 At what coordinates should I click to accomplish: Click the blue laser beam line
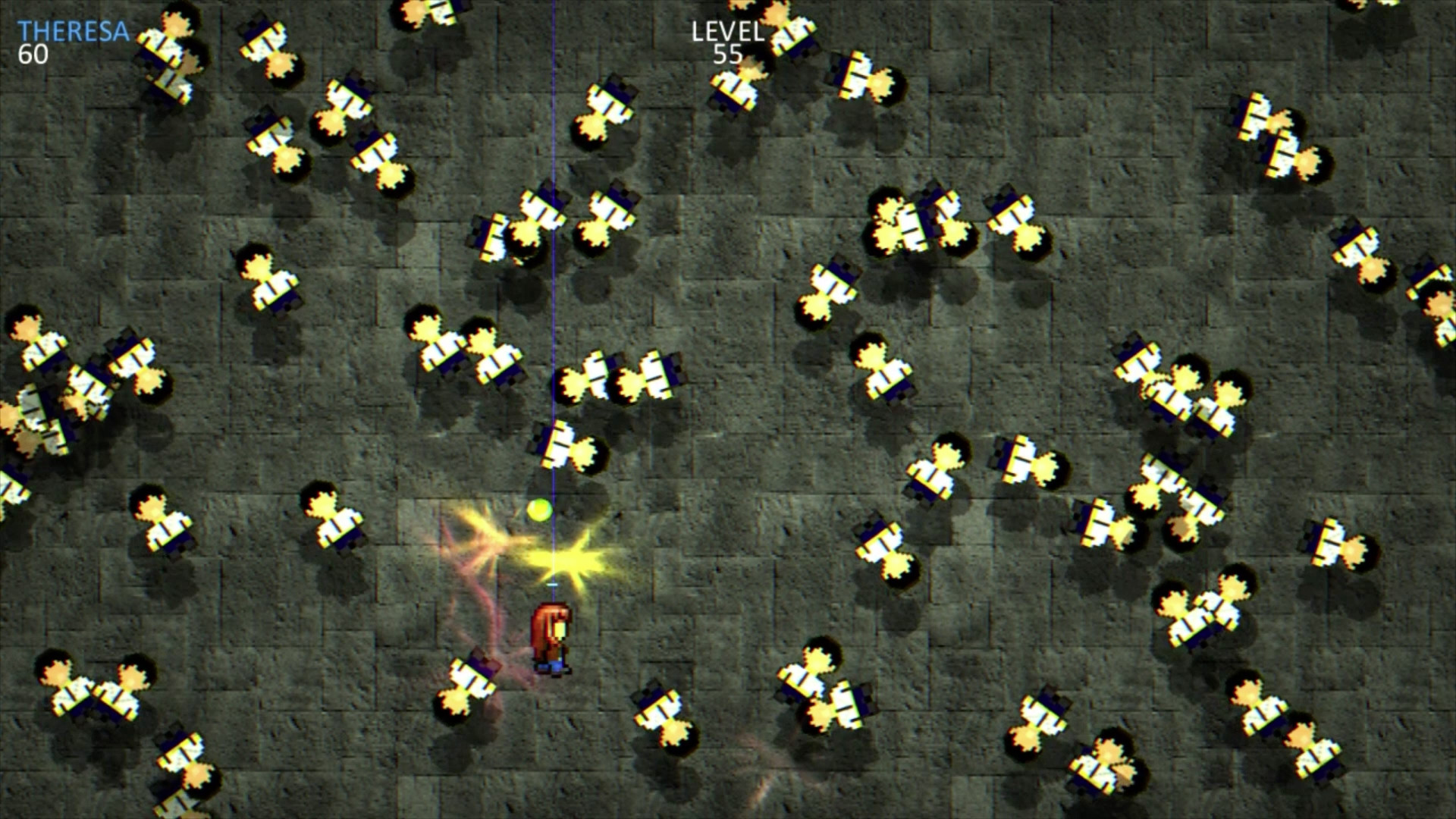pos(554,303)
